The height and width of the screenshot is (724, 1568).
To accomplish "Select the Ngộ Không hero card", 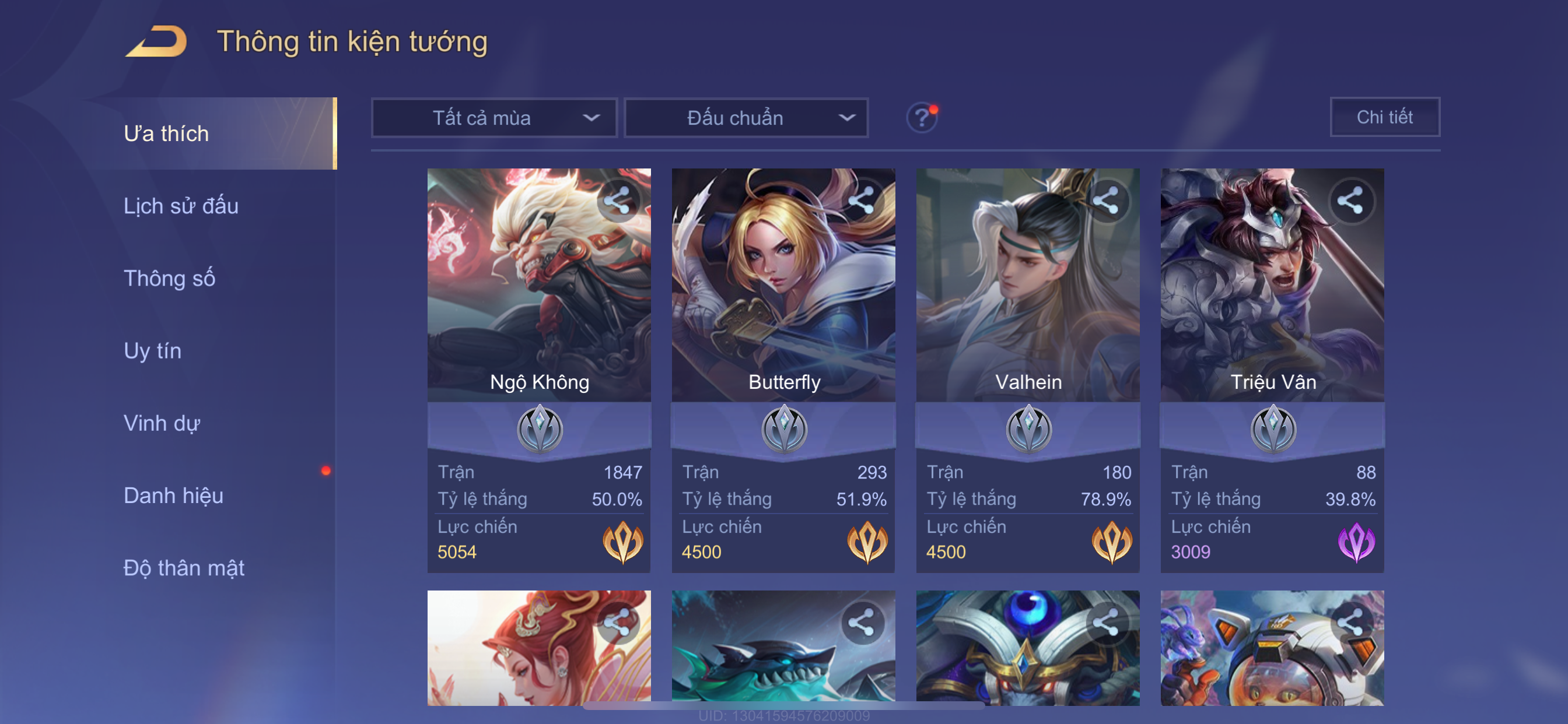I will point(538,286).
